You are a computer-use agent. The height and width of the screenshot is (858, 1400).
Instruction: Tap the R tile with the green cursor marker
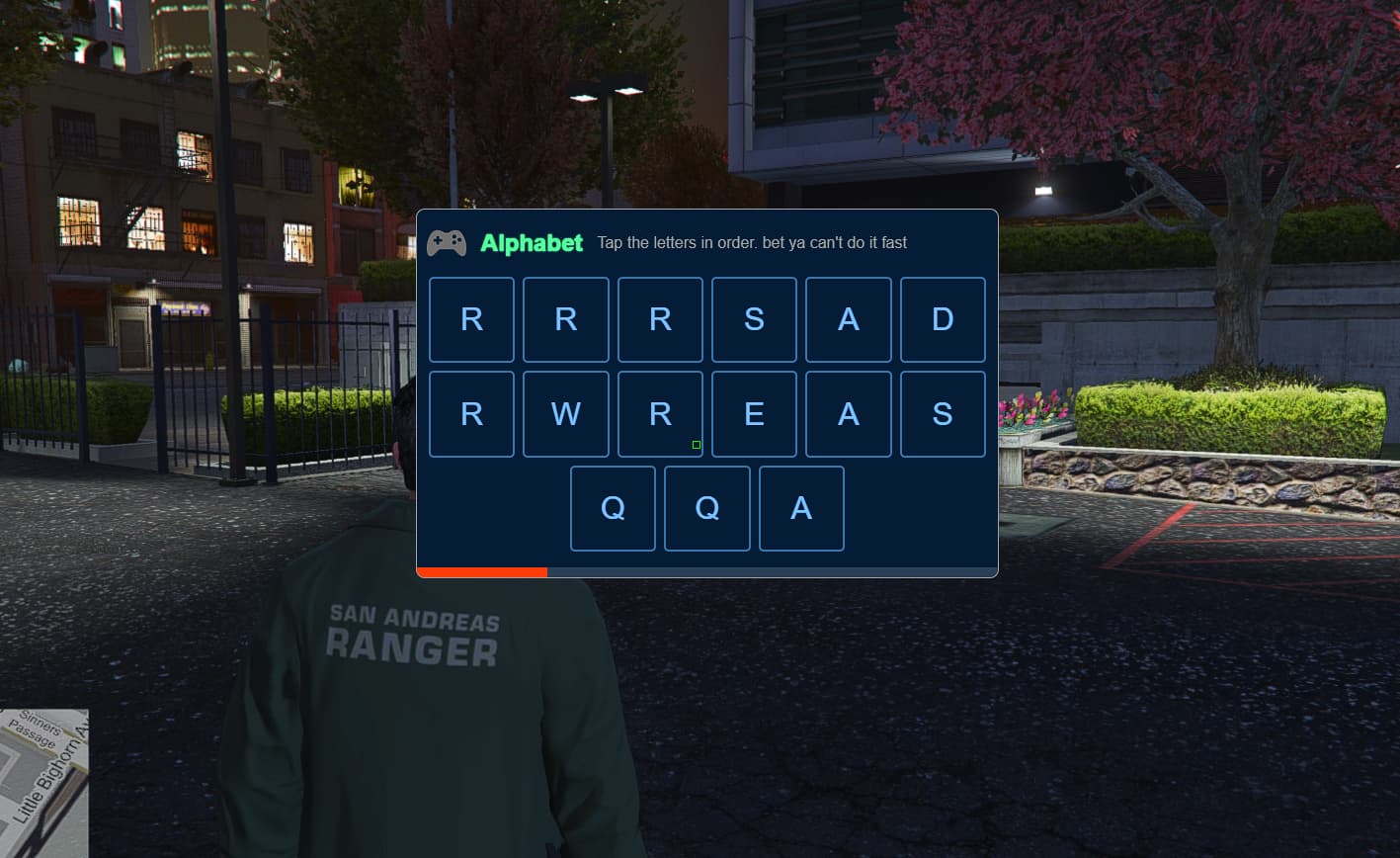[x=659, y=413]
